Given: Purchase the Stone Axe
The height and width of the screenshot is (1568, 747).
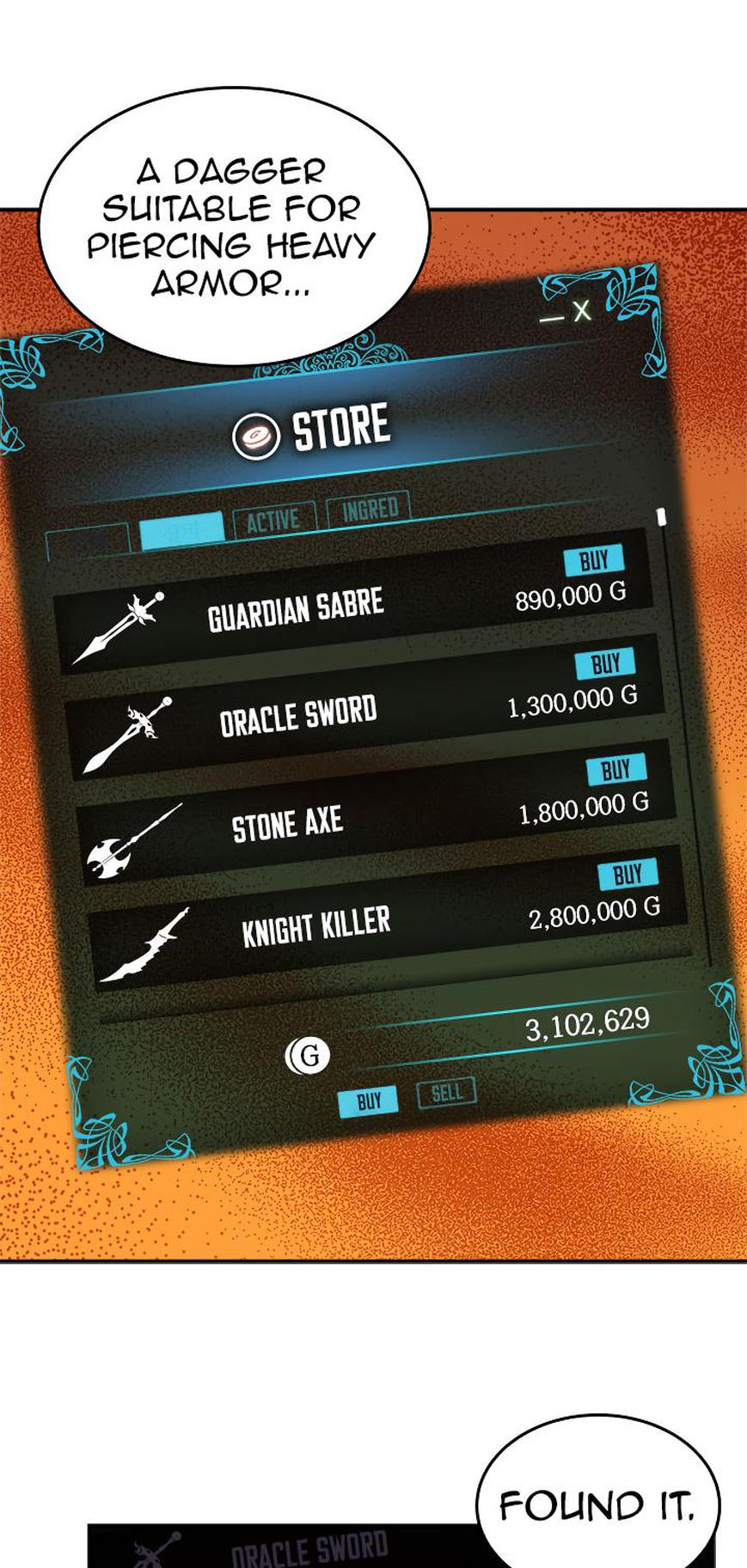Looking at the screenshot, I should [615, 769].
